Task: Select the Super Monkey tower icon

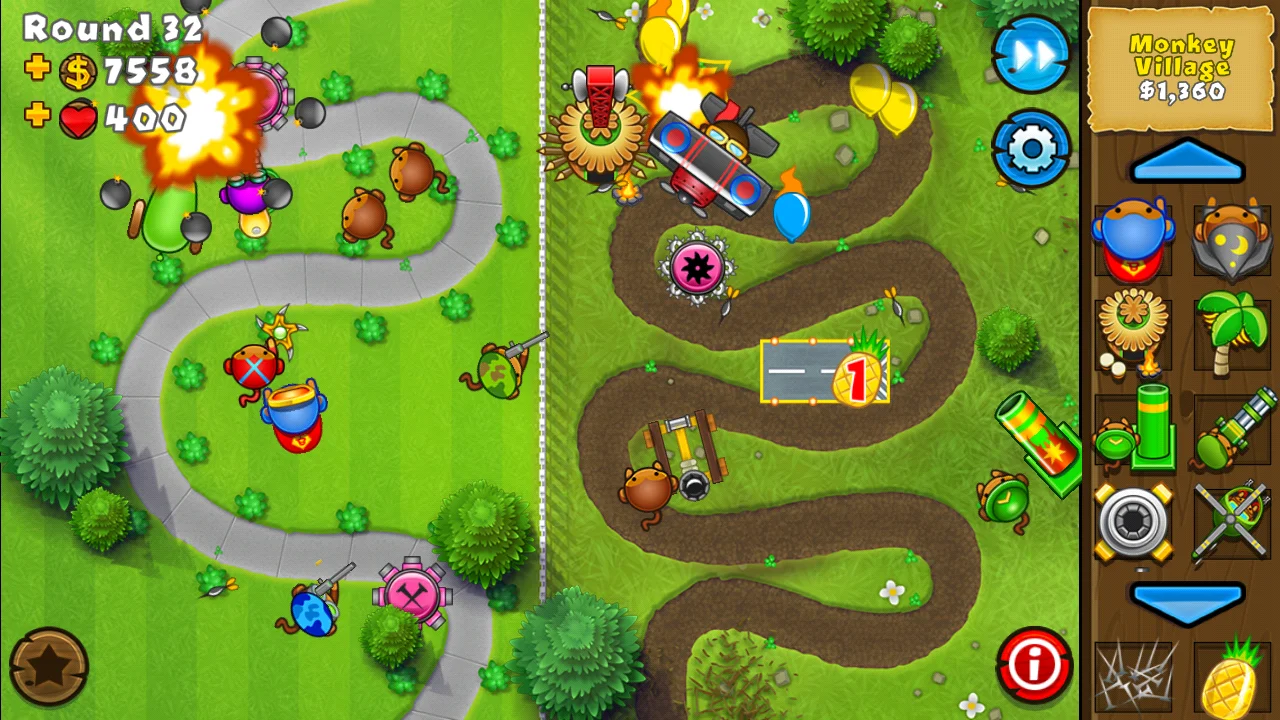Action: click(x=1135, y=240)
